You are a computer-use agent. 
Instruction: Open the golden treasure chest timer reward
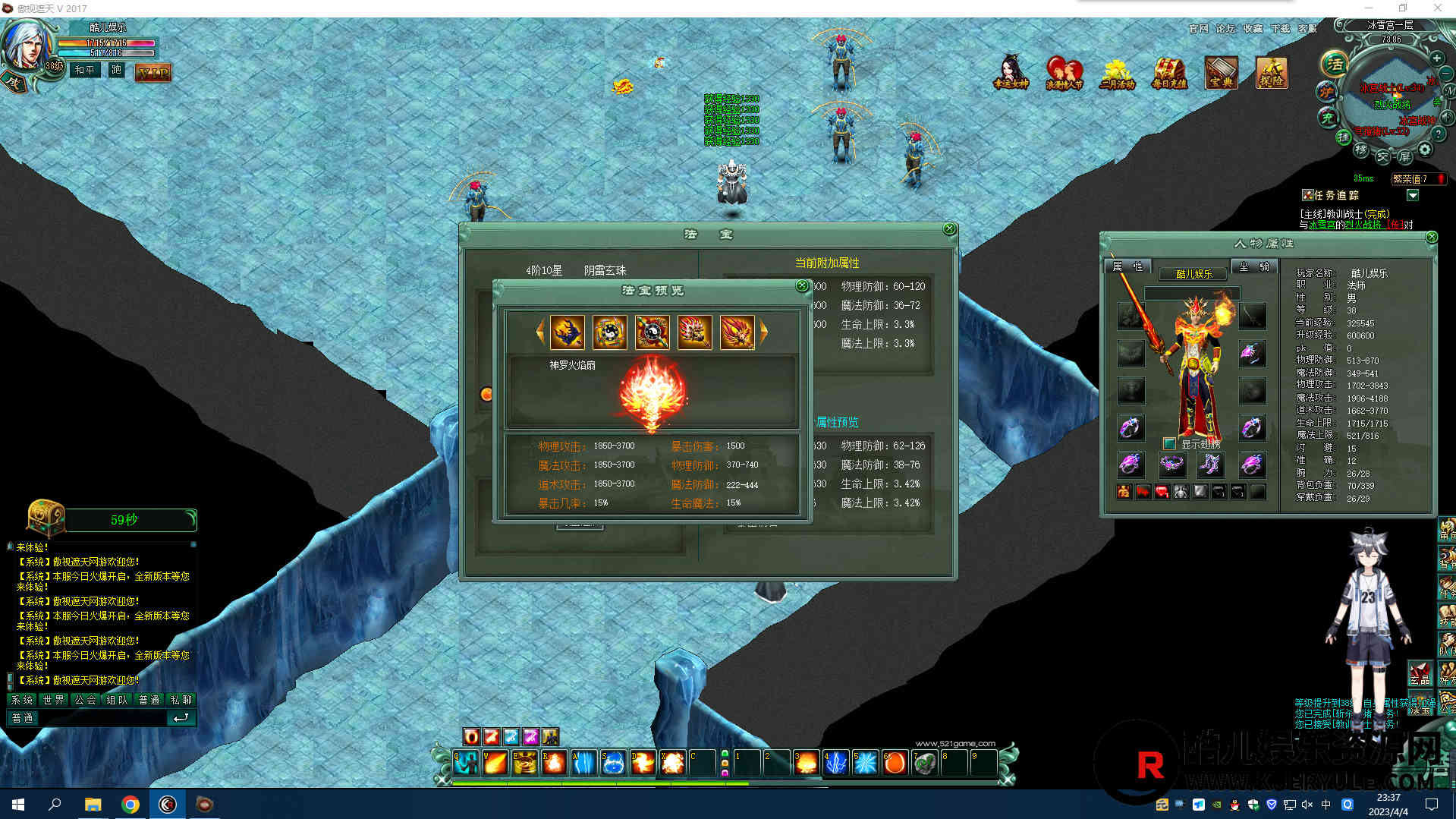pyautogui.click(x=46, y=518)
